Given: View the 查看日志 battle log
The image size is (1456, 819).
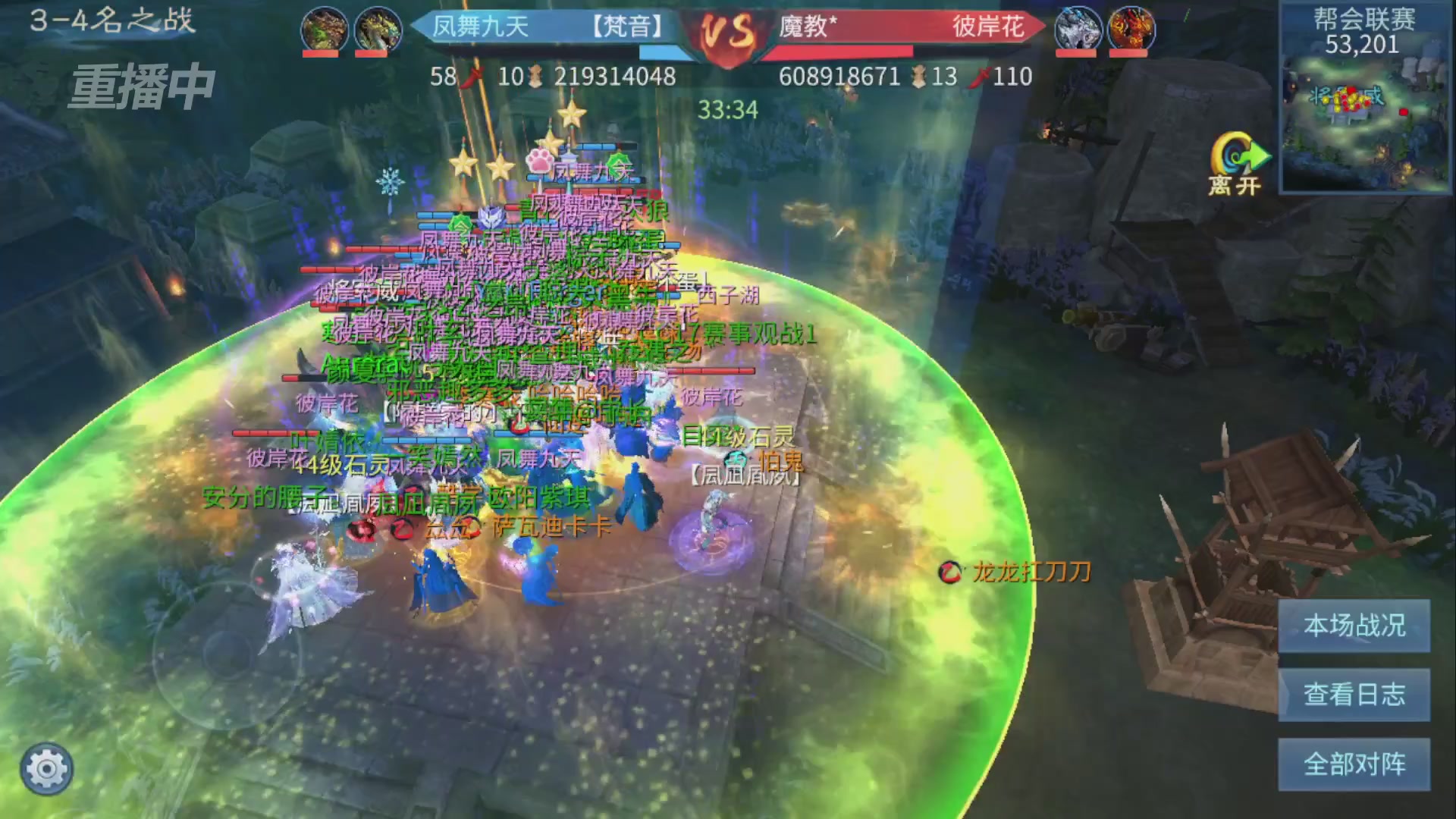Looking at the screenshot, I should tap(1354, 695).
